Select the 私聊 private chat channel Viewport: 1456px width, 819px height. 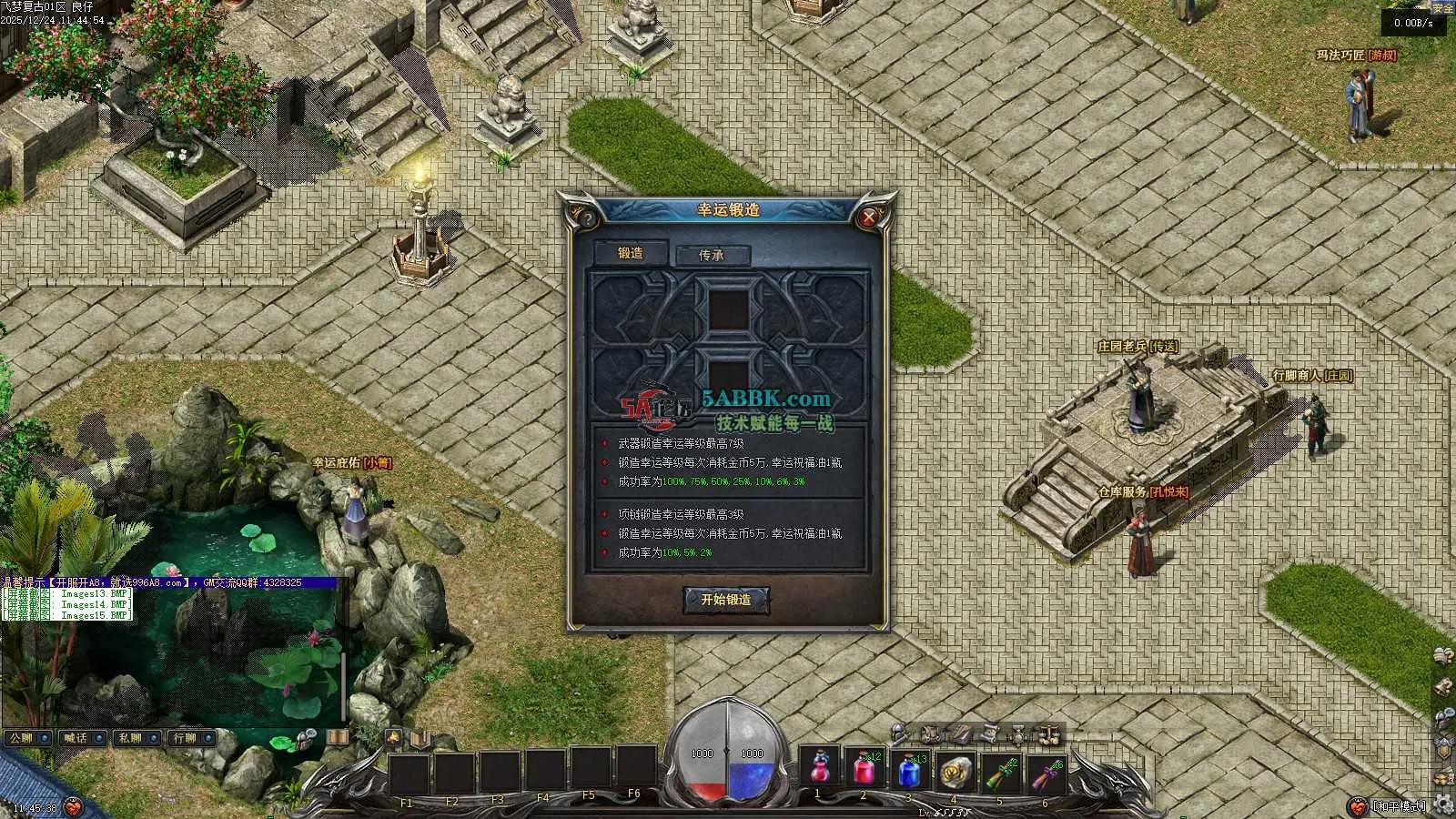[x=136, y=738]
